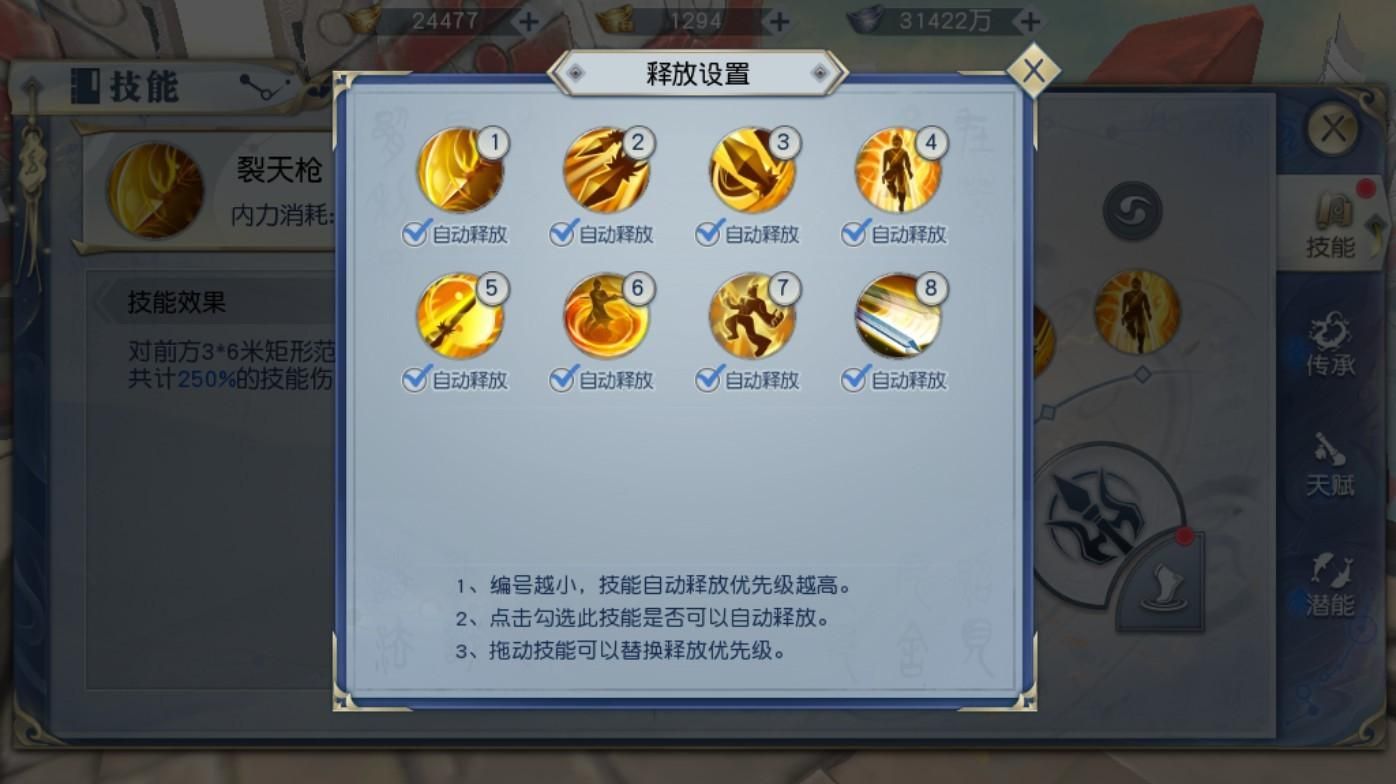Select the whirlwind skill numbered 6
The width and height of the screenshot is (1396, 784).
point(603,317)
